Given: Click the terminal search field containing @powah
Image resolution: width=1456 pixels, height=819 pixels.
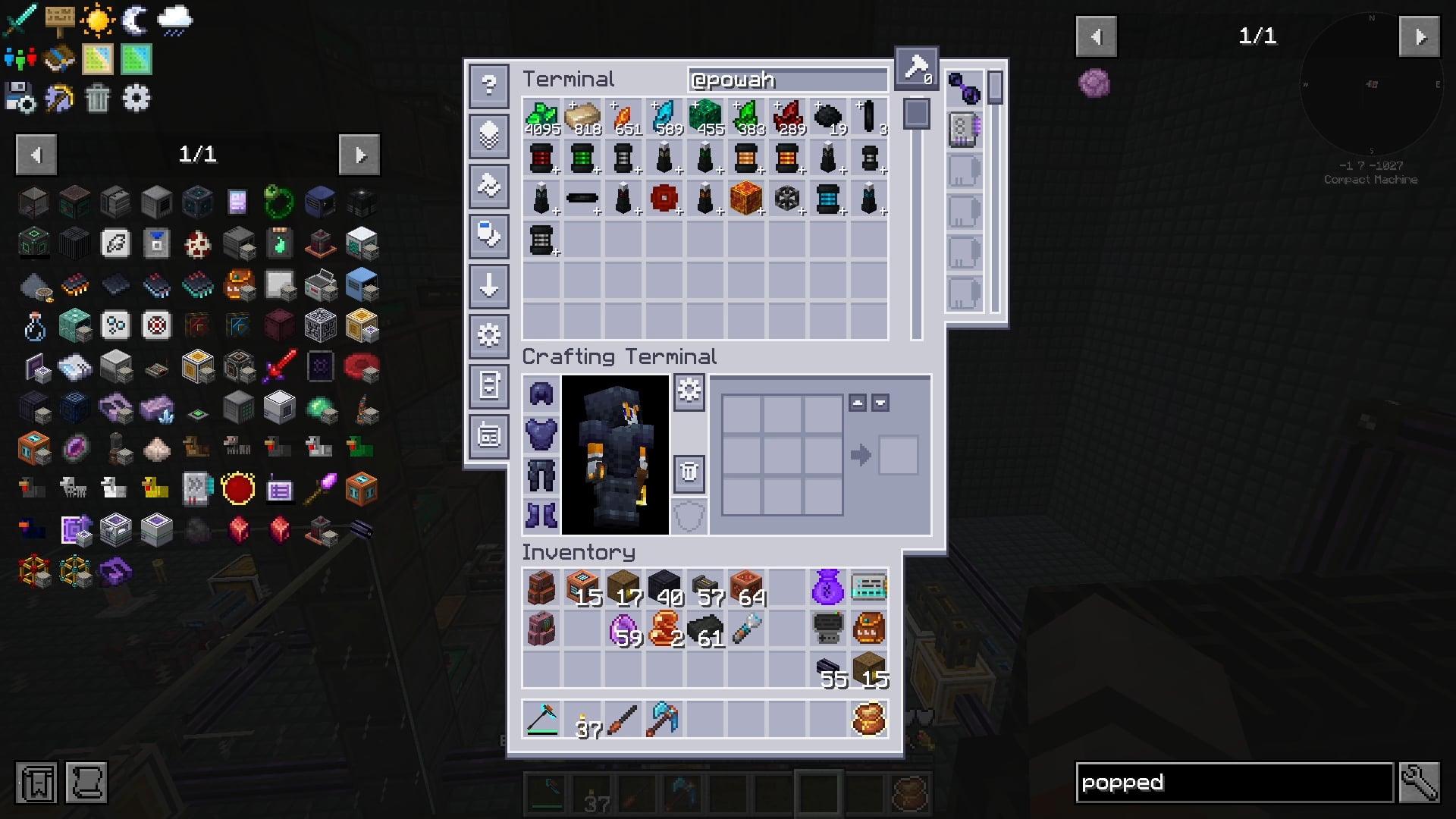Looking at the screenshot, I should point(787,80).
